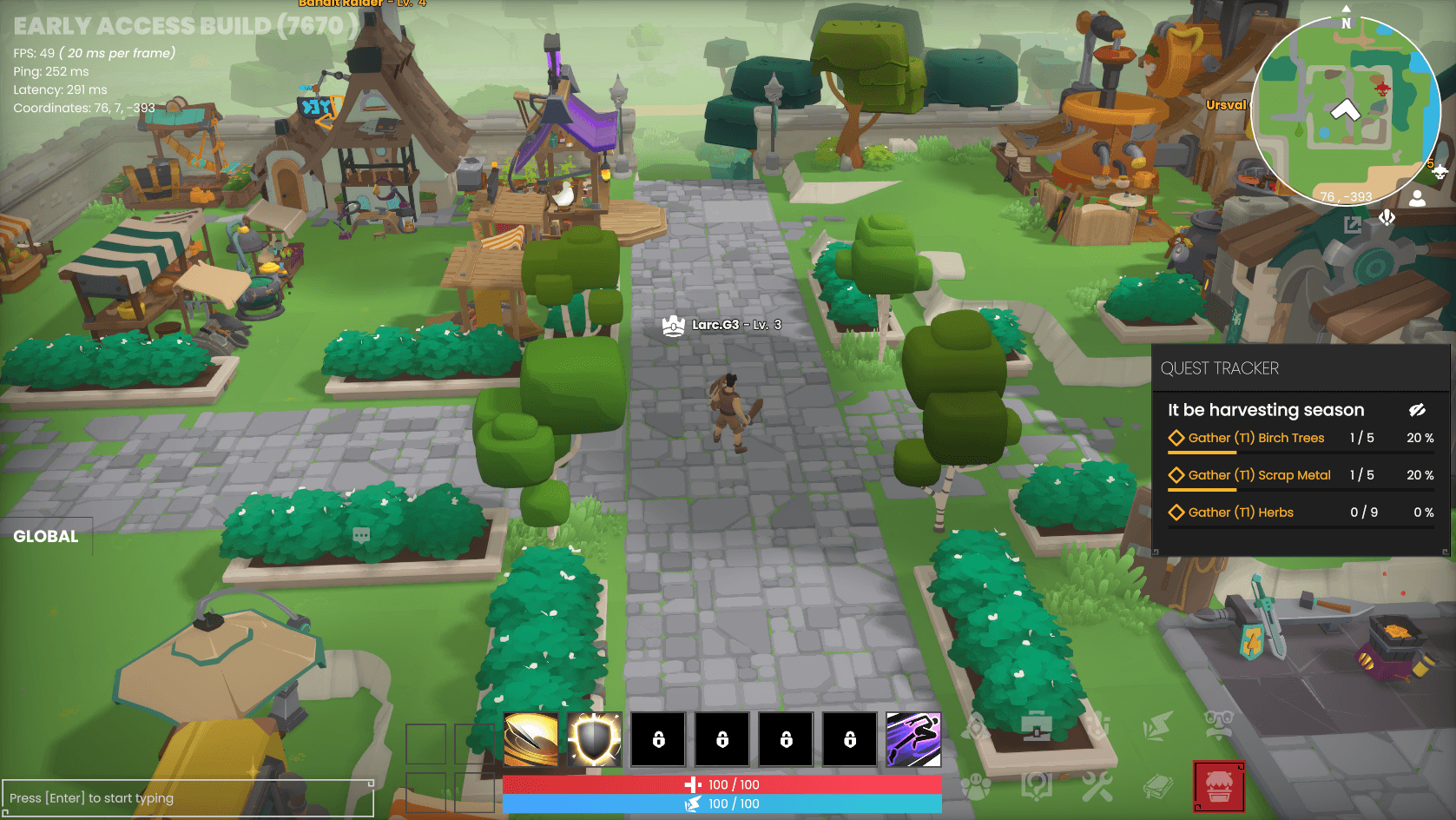Open the lightning bolt skills icon
1456x820 pixels.
pos(1157,726)
